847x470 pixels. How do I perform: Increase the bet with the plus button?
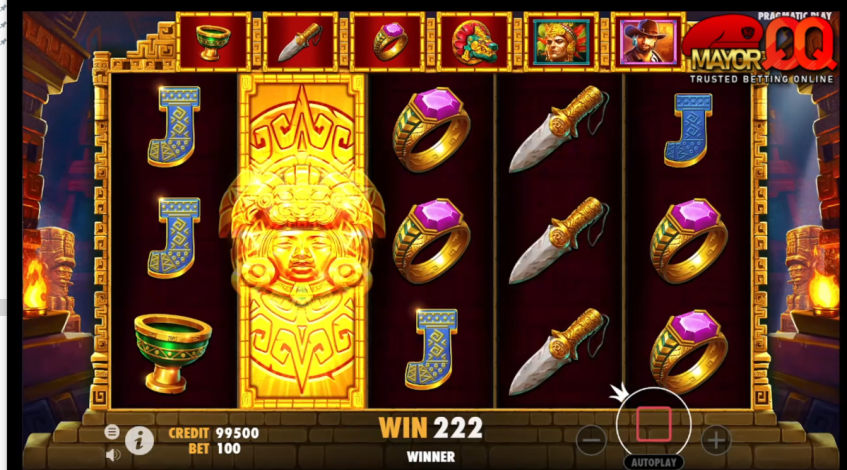715,438
